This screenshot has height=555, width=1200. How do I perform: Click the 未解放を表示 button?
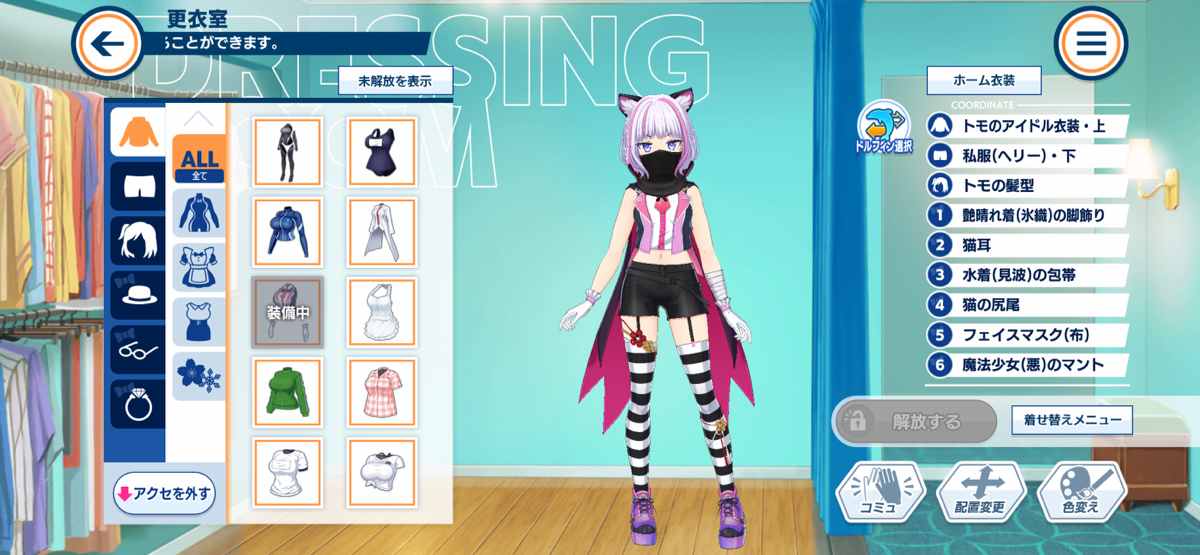click(395, 81)
